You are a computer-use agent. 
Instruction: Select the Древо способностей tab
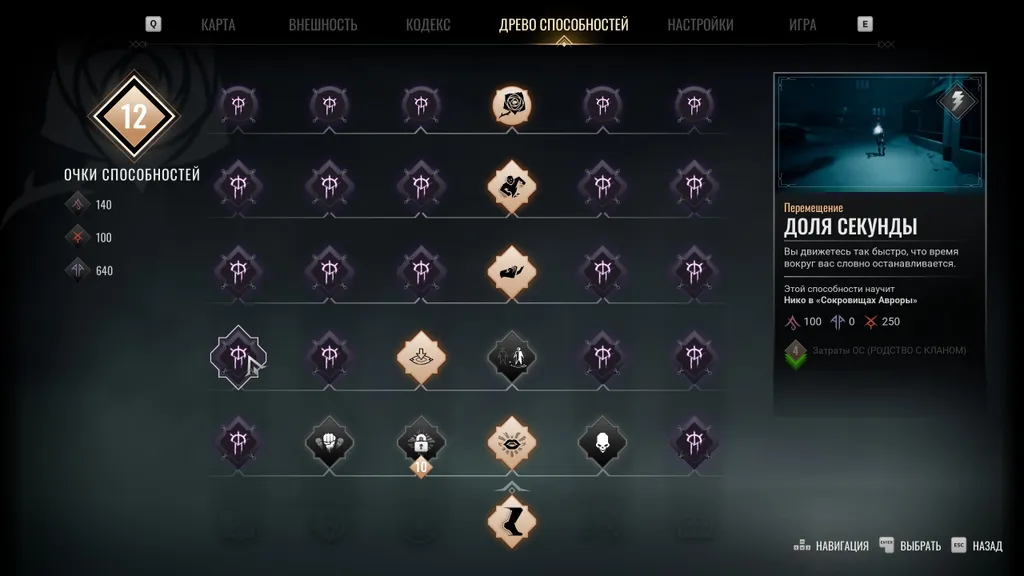(563, 25)
